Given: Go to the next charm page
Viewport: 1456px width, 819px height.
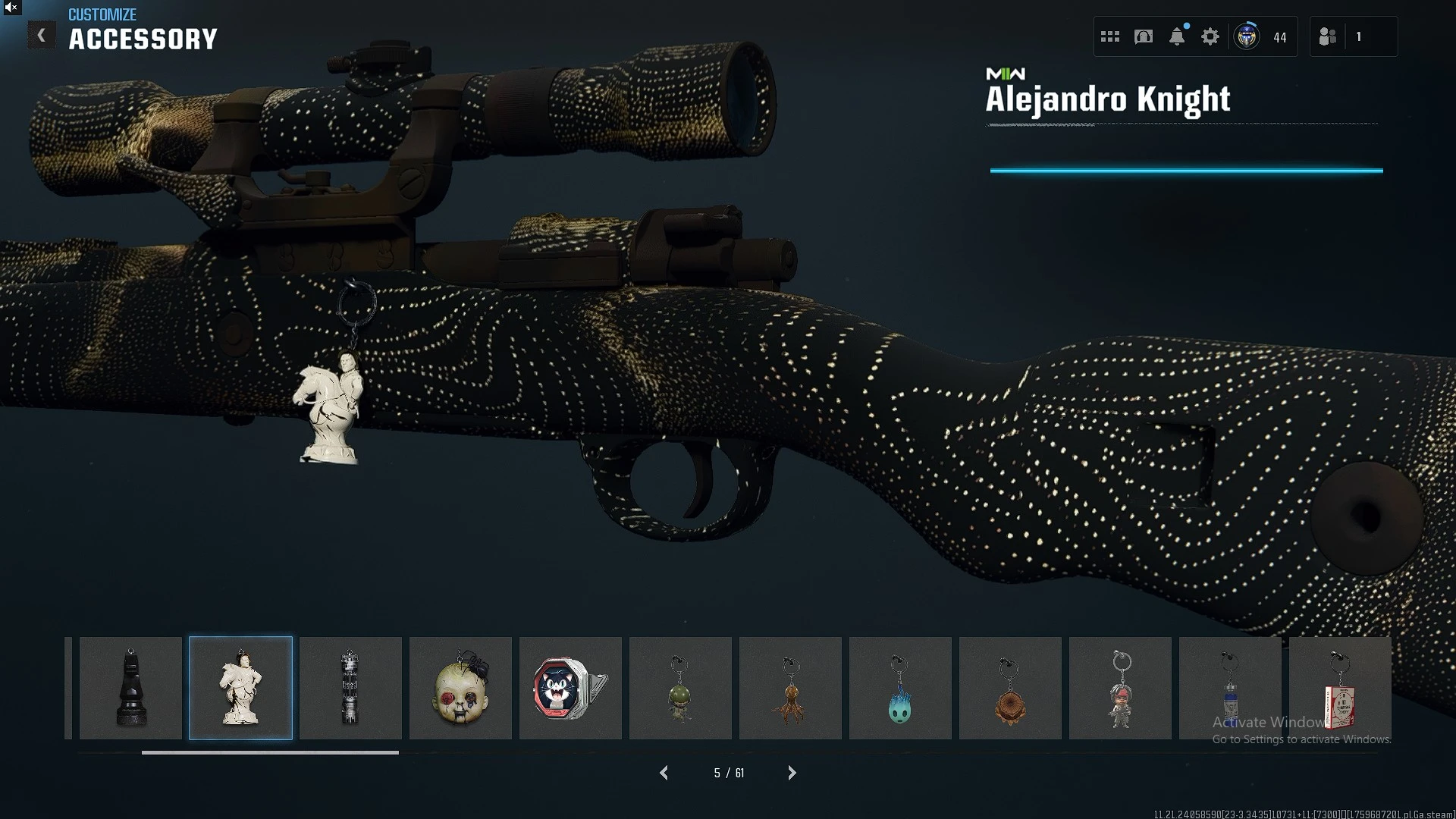Looking at the screenshot, I should 792,773.
